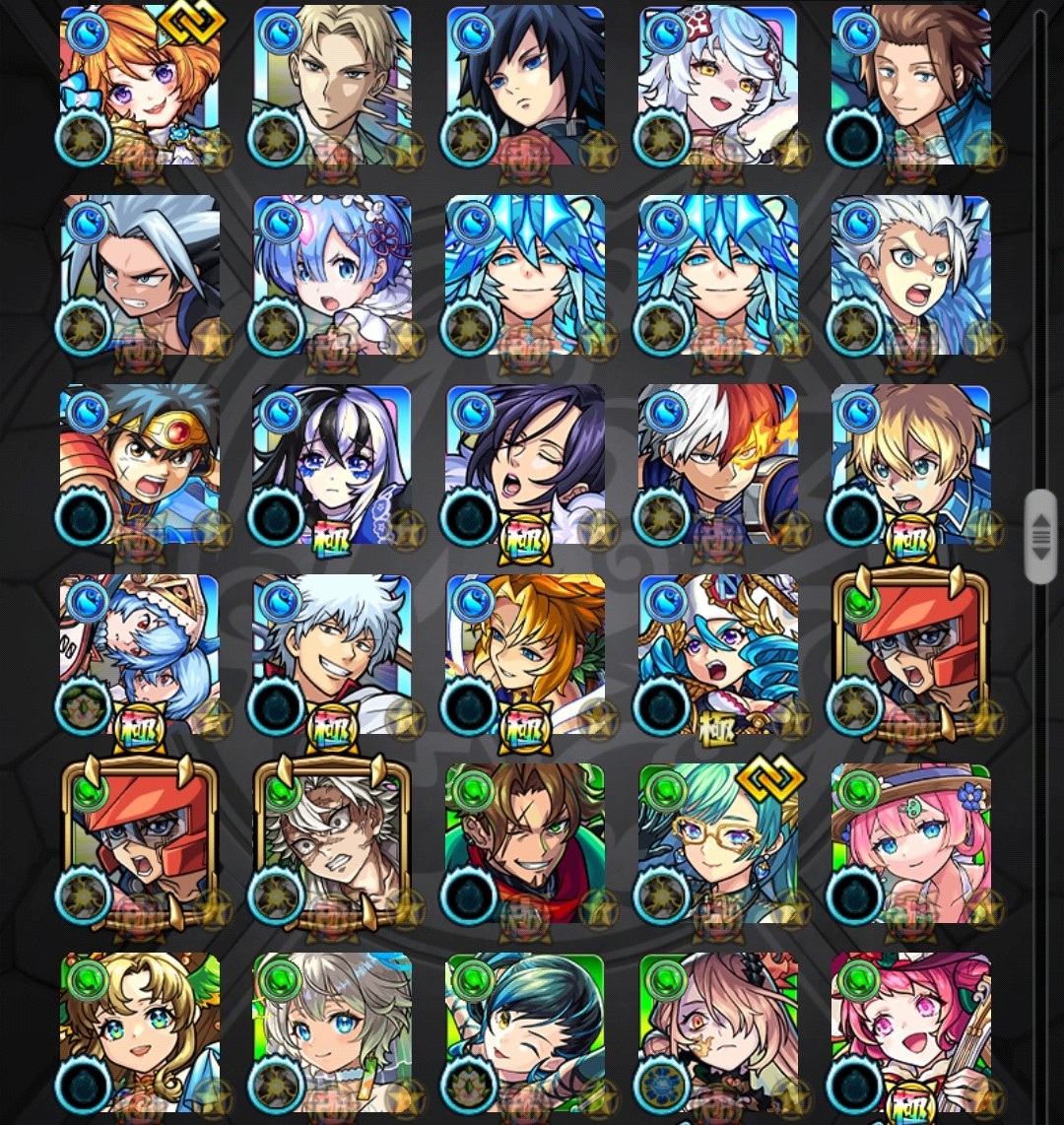Screen dimensions: 1064x1125
Task: Pick the pink-haired girl in straw hat
Action: [x=910, y=843]
